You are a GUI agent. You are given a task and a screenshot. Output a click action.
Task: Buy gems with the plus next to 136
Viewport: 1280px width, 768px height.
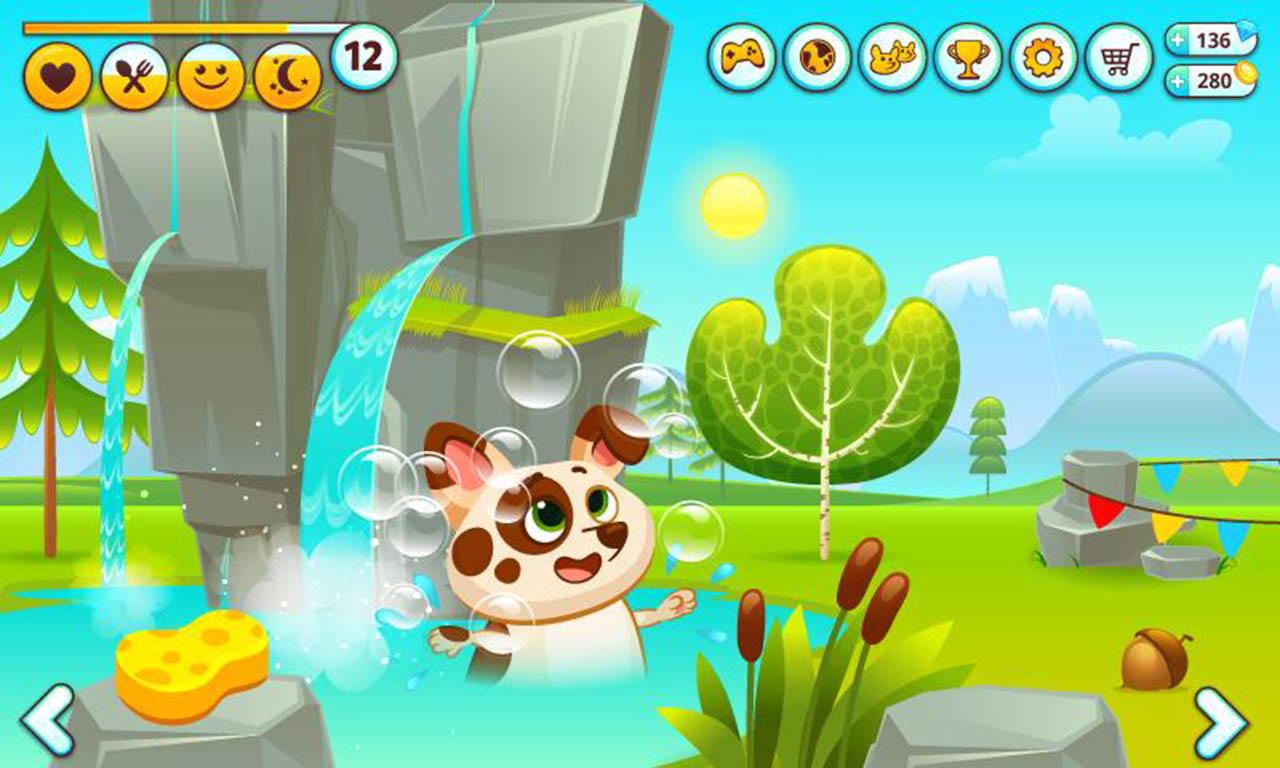pyautogui.click(x=1176, y=41)
